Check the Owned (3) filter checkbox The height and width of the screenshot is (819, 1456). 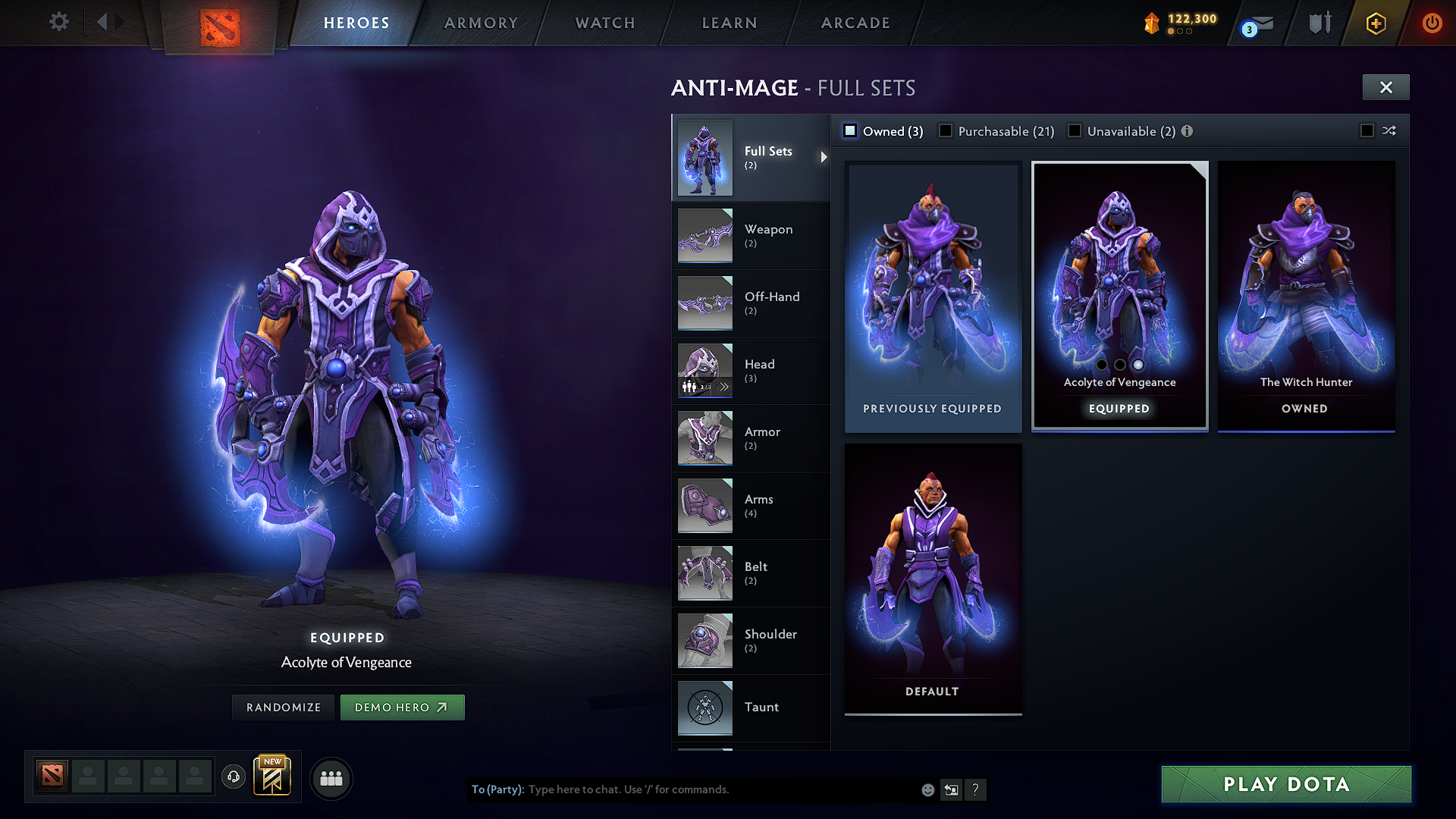[x=849, y=130]
